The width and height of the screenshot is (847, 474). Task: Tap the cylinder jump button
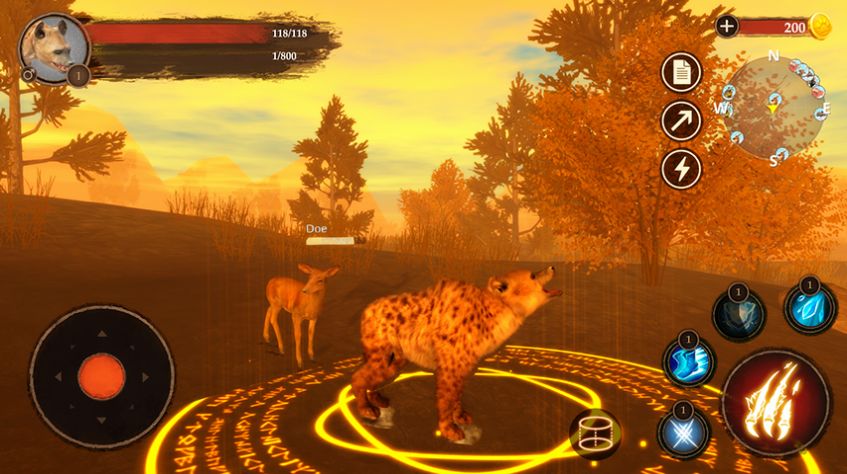point(595,434)
